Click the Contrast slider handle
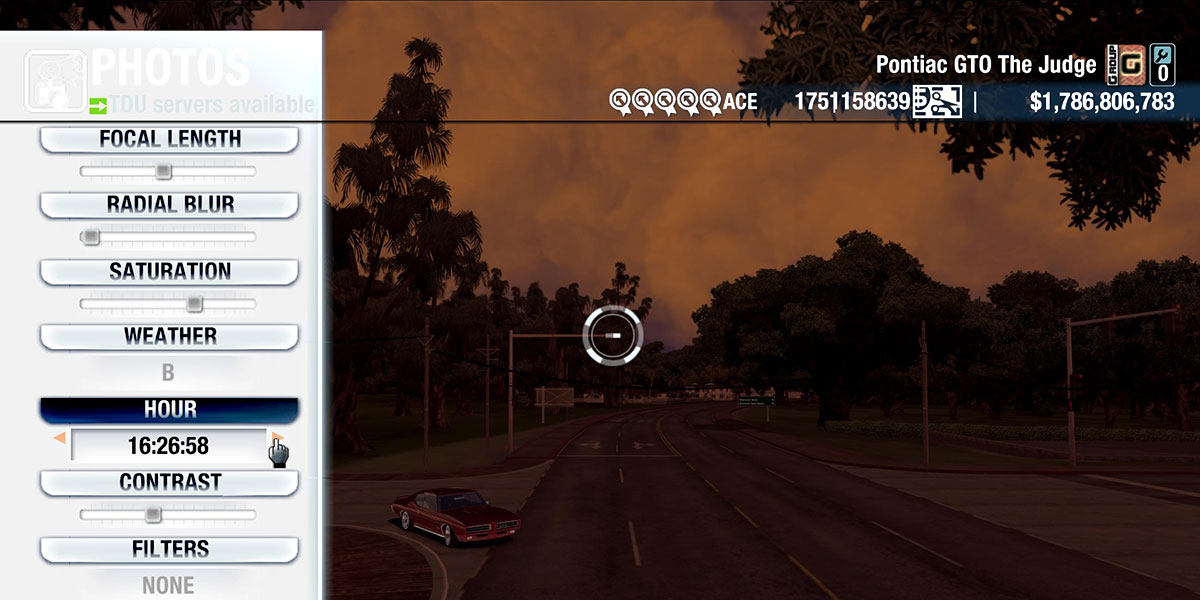The image size is (1200, 600). coord(152,514)
